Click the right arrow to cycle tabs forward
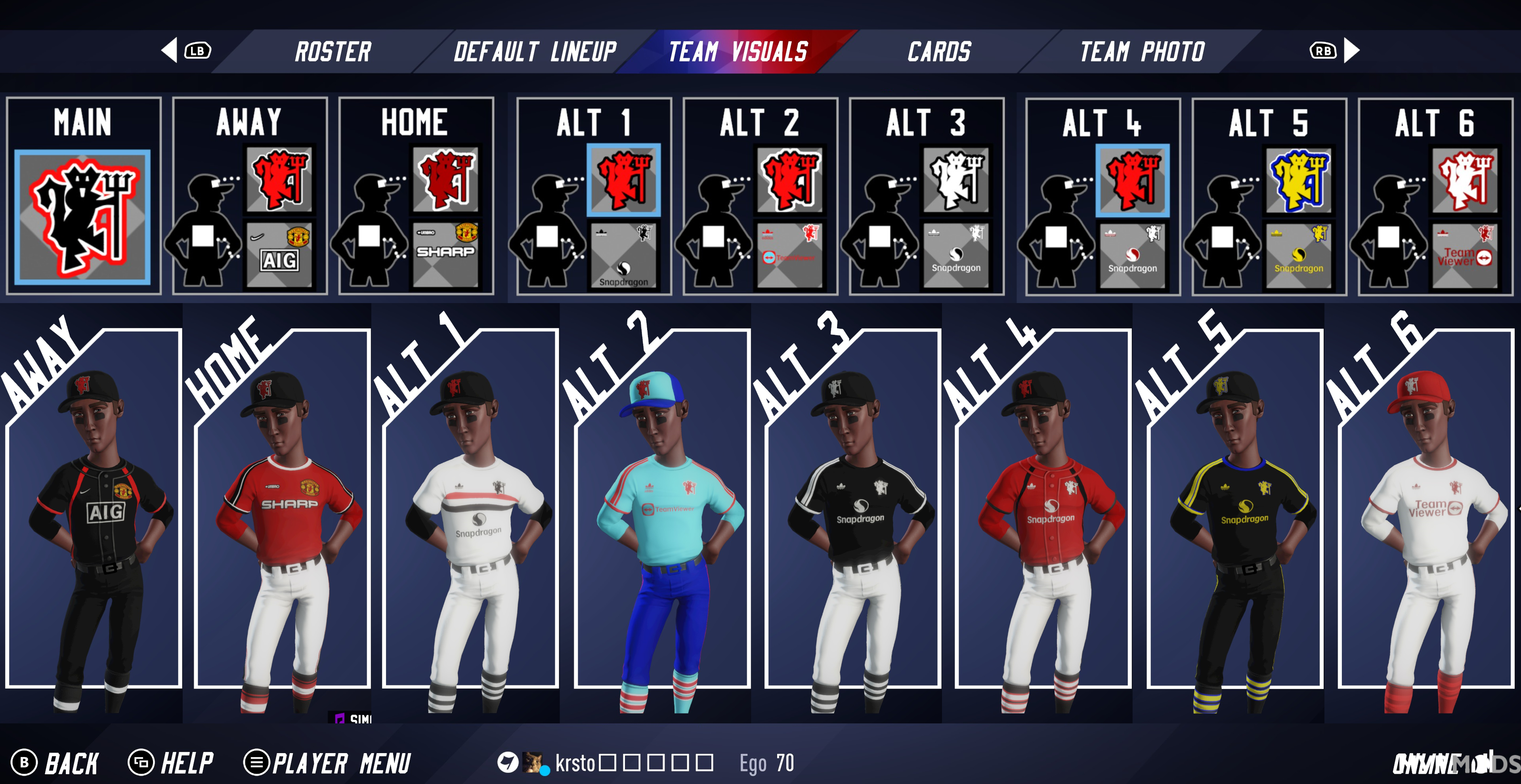The width and height of the screenshot is (1521, 784). click(x=1351, y=51)
